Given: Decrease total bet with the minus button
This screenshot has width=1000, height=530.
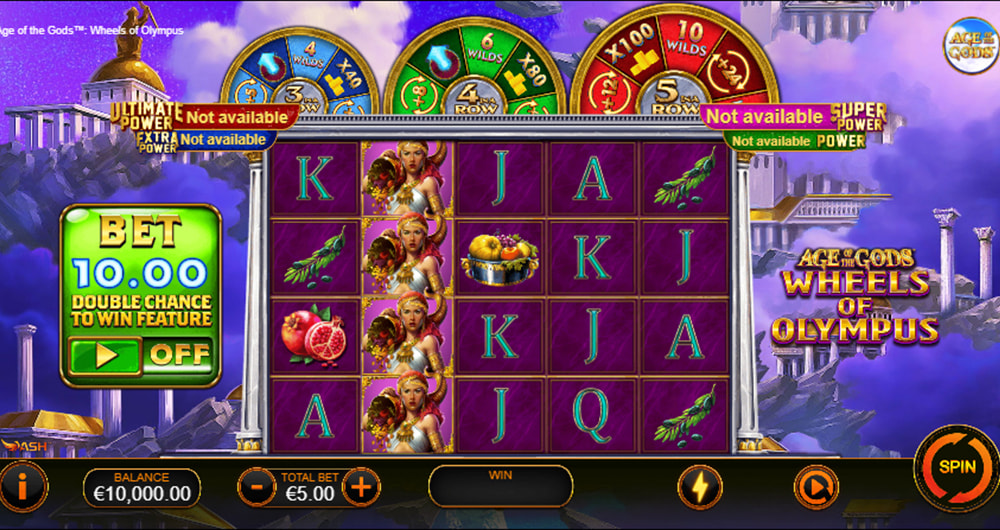Looking at the screenshot, I should pos(257,488).
